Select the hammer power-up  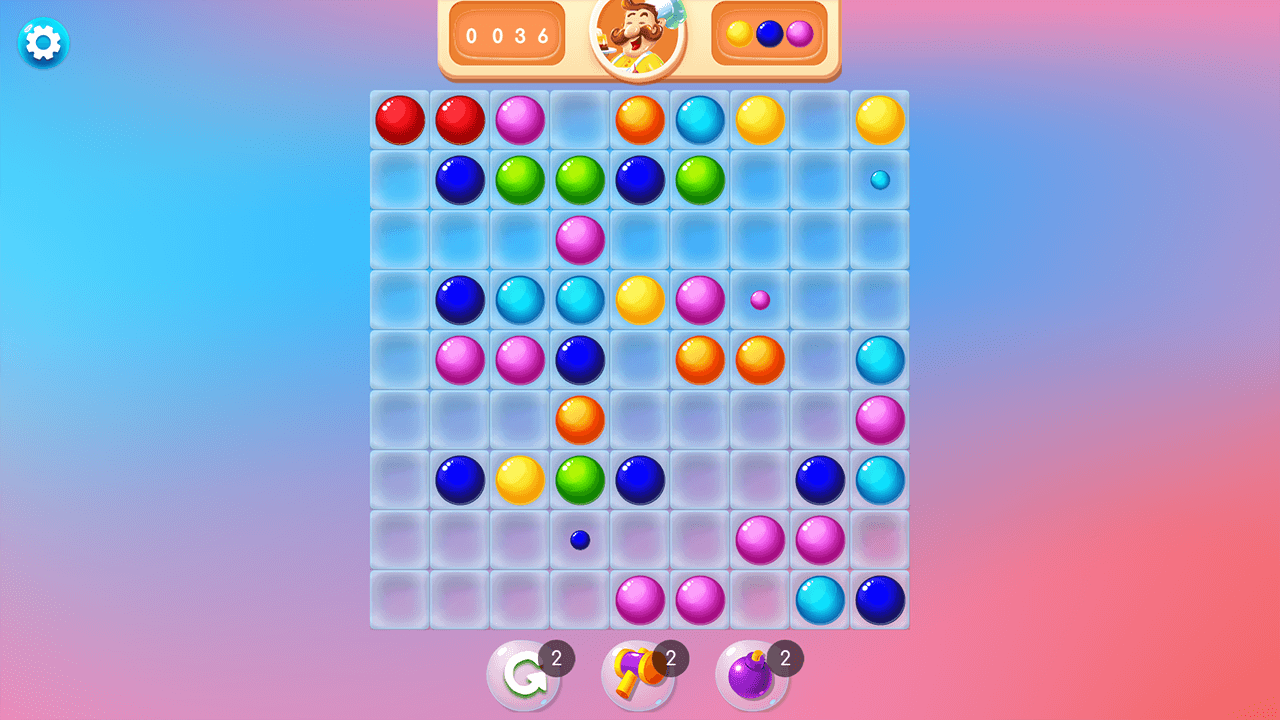[x=637, y=672]
